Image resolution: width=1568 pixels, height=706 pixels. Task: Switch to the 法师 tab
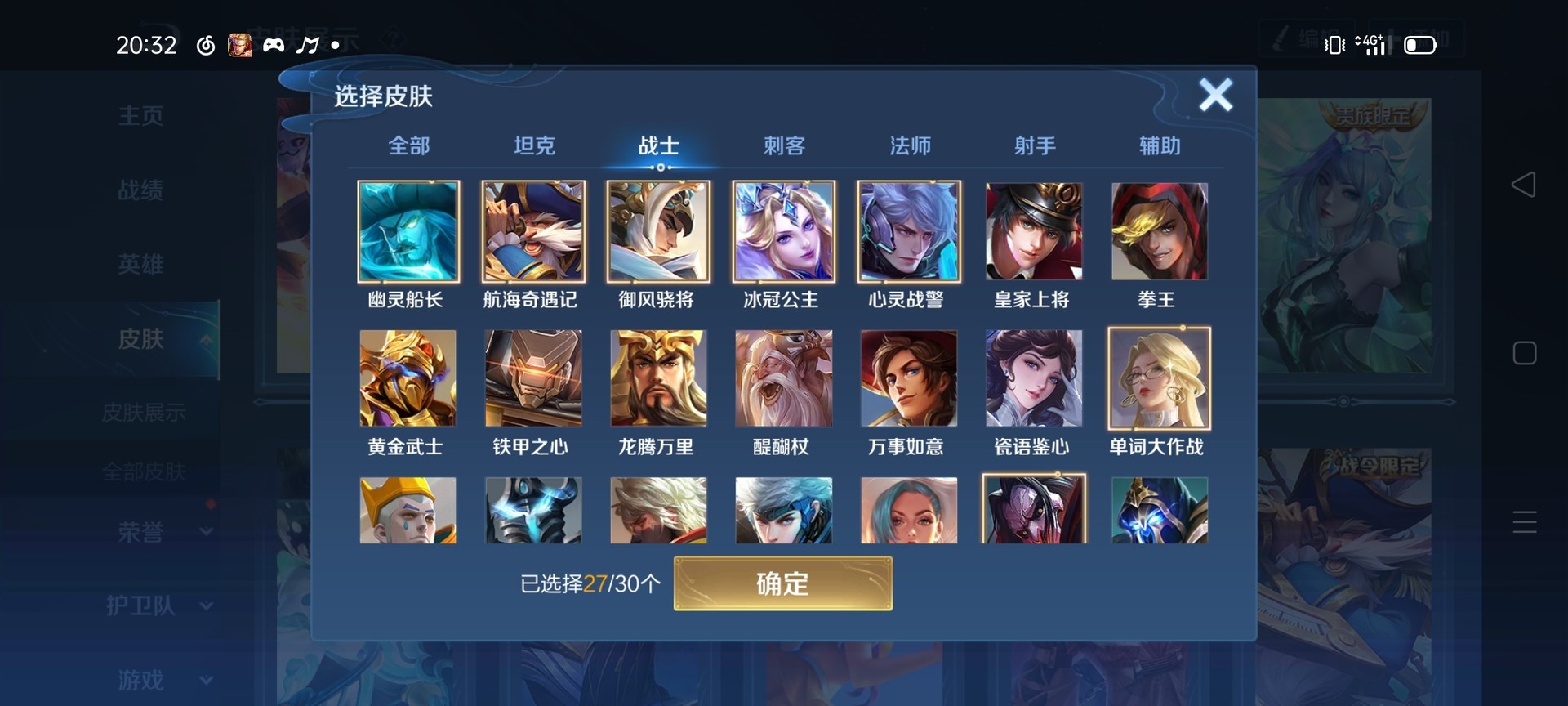tap(910, 145)
